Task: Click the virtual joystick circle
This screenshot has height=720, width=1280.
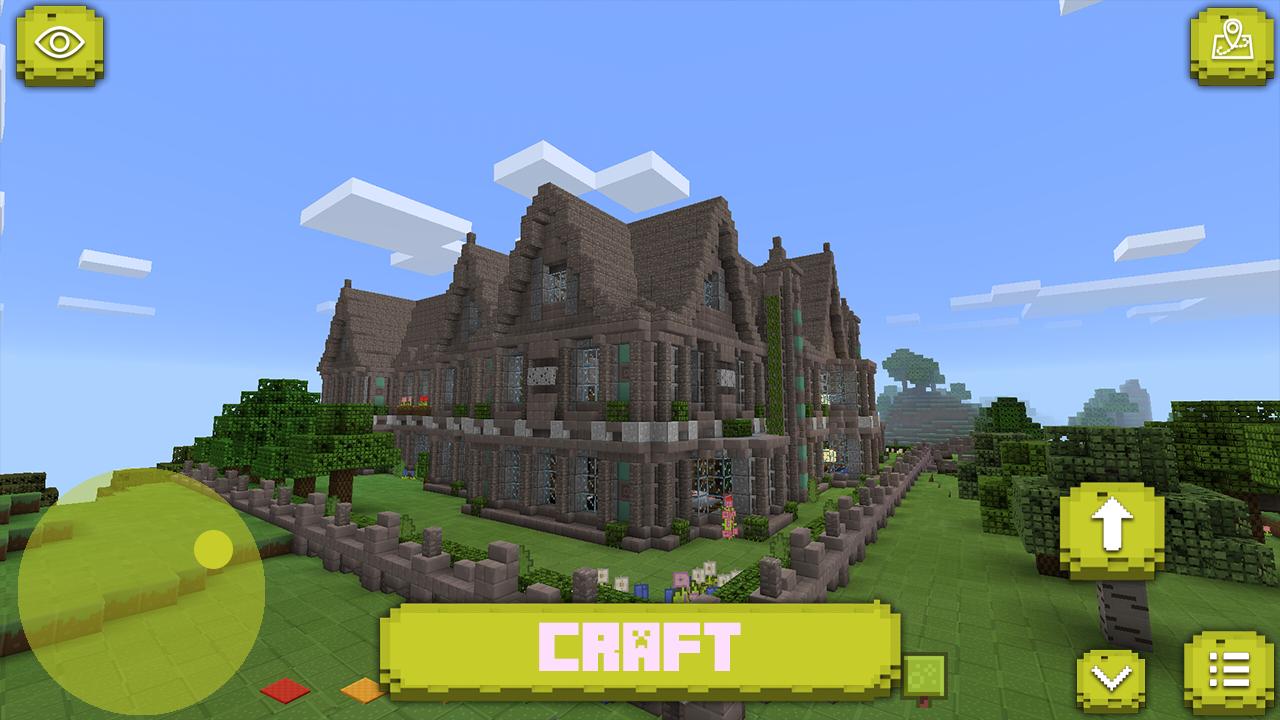Action: (145, 590)
